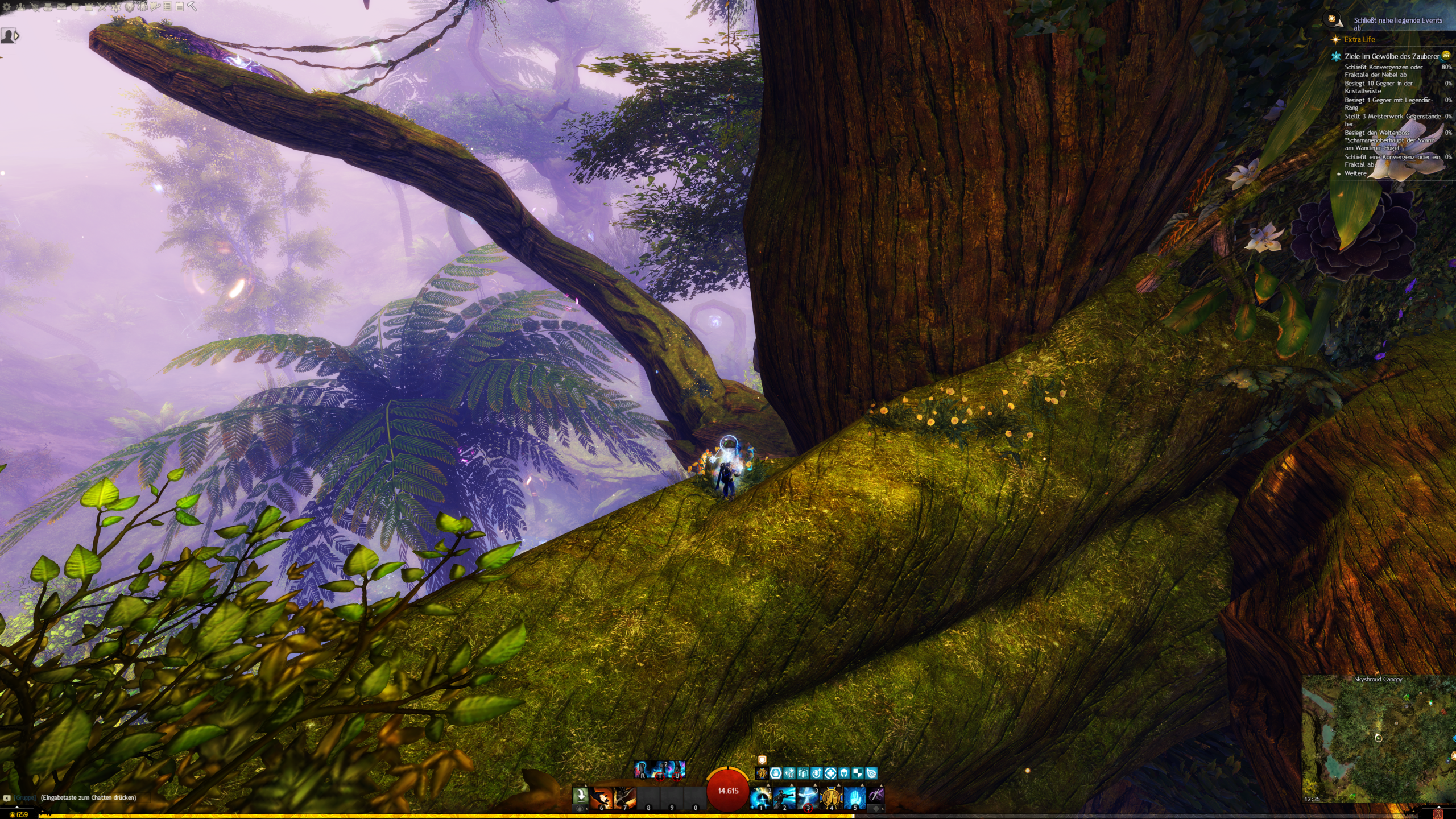This screenshot has width=1456, height=819.
Task: Use the utility skill in slot 7
Action: tap(624, 798)
